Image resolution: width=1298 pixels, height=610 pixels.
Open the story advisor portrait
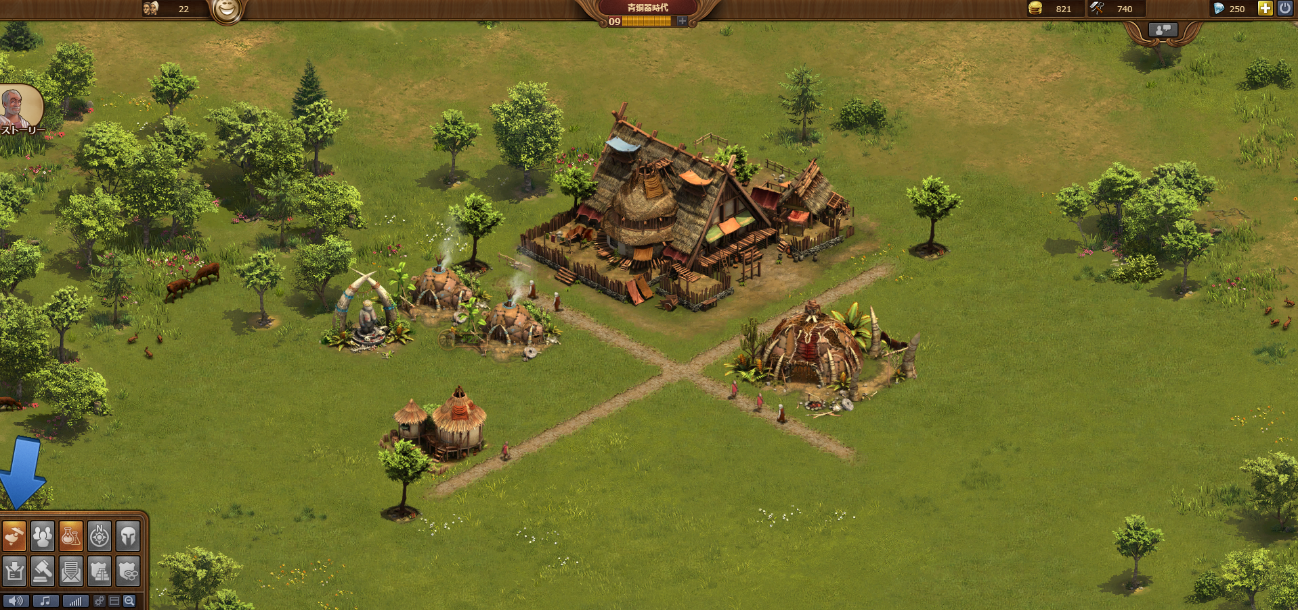18,107
